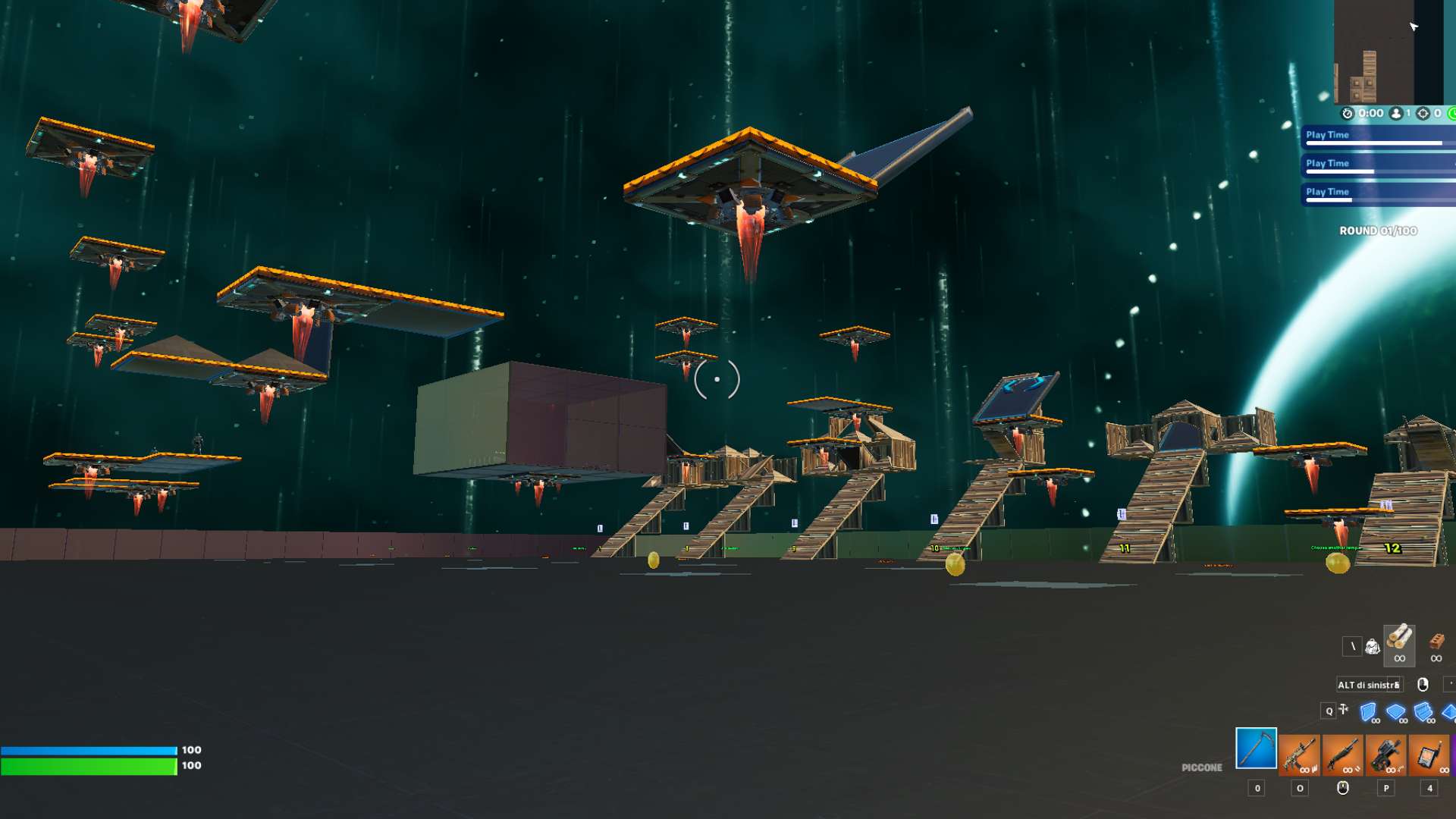Image resolution: width=1456 pixels, height=819 pixels.
Task: Equip the assault rifle slot
Action: pos(1299,755)
